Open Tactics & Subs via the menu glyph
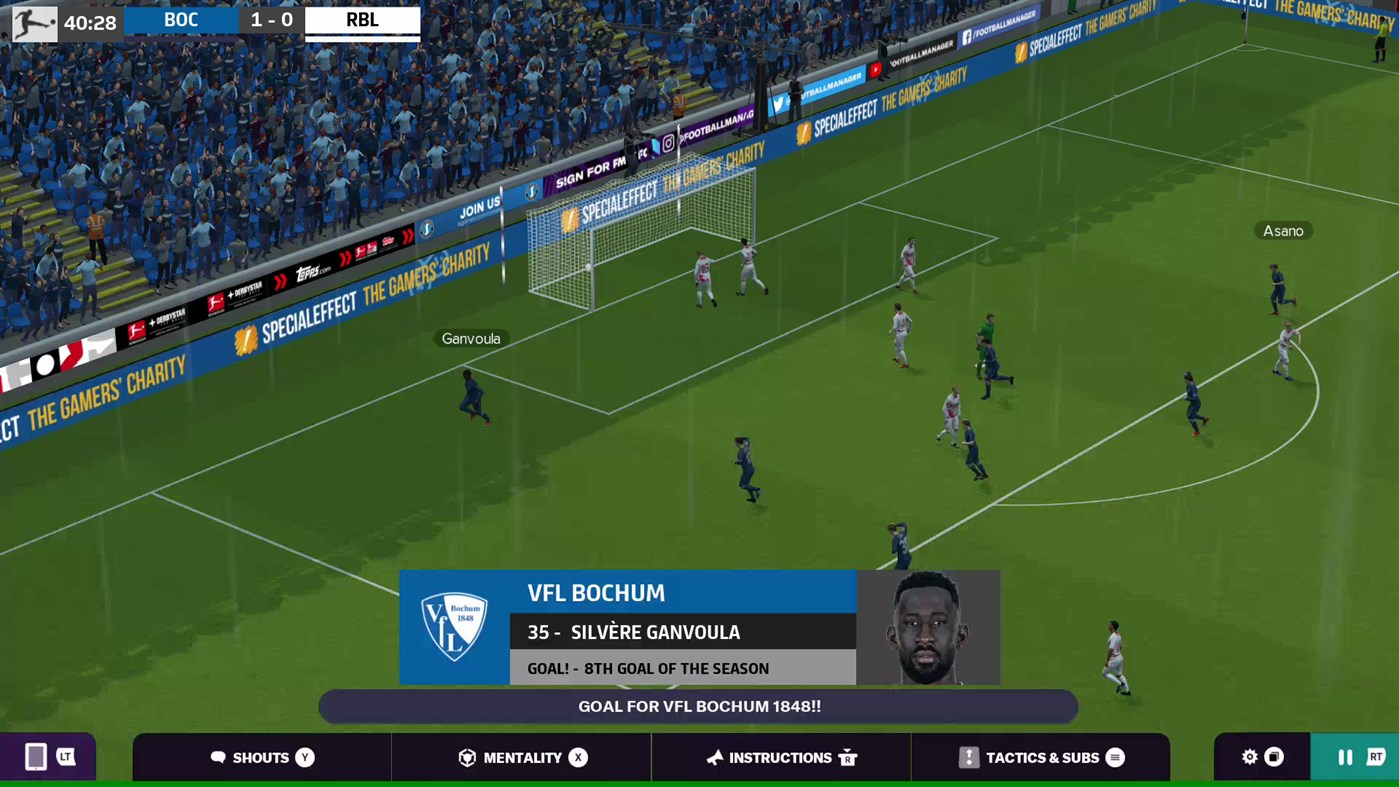The height and width of the screenshot is (787, 1399). [x=1115, y=757]
